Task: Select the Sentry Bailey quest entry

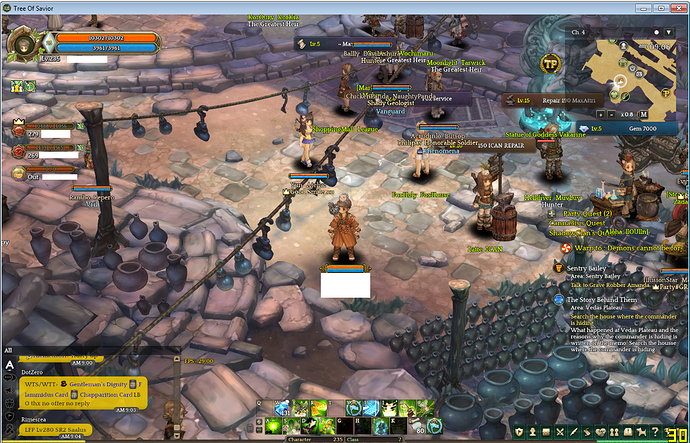Action: [588, 268]
